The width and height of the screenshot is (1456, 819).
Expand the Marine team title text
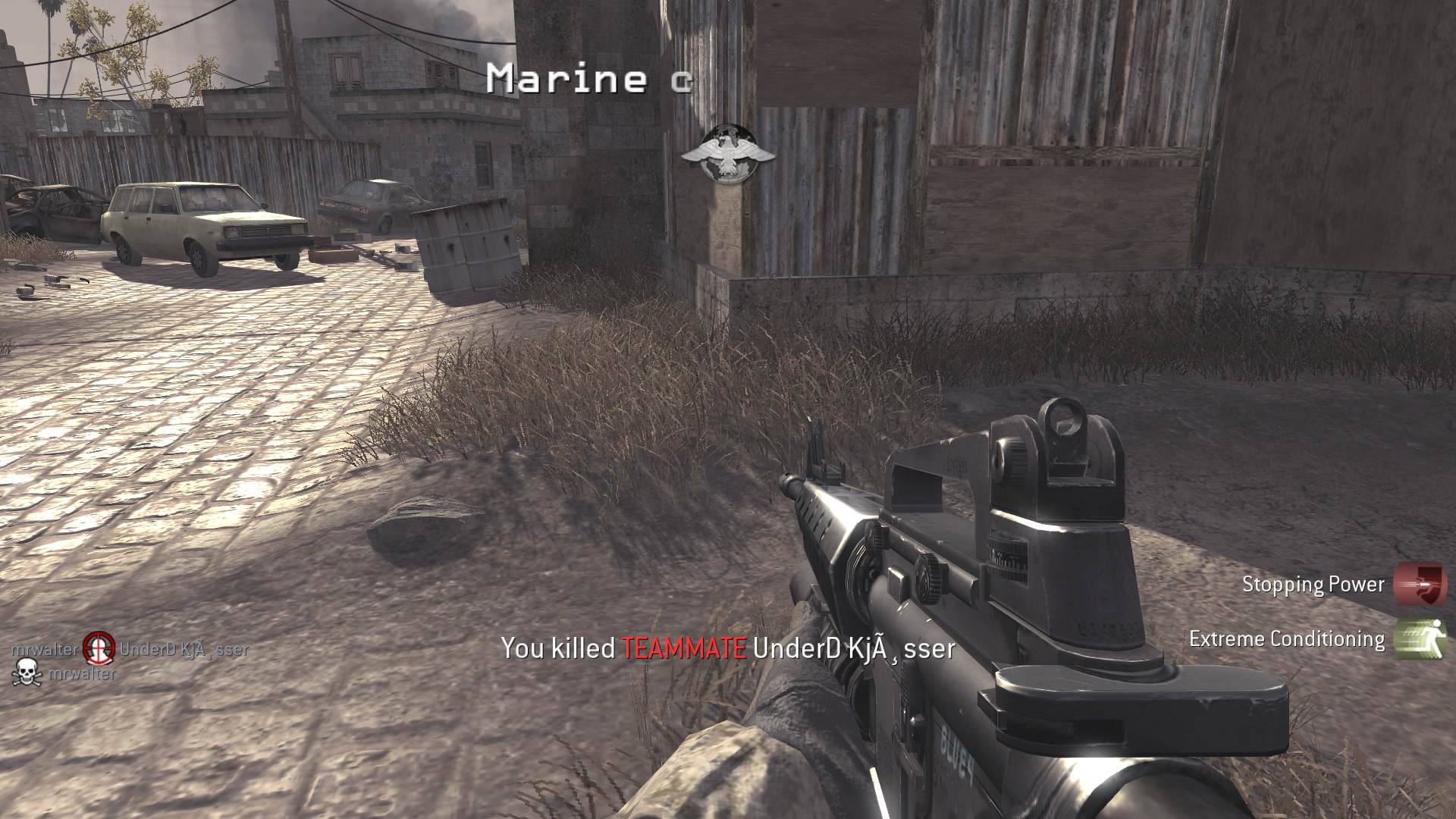click(588, 78)
